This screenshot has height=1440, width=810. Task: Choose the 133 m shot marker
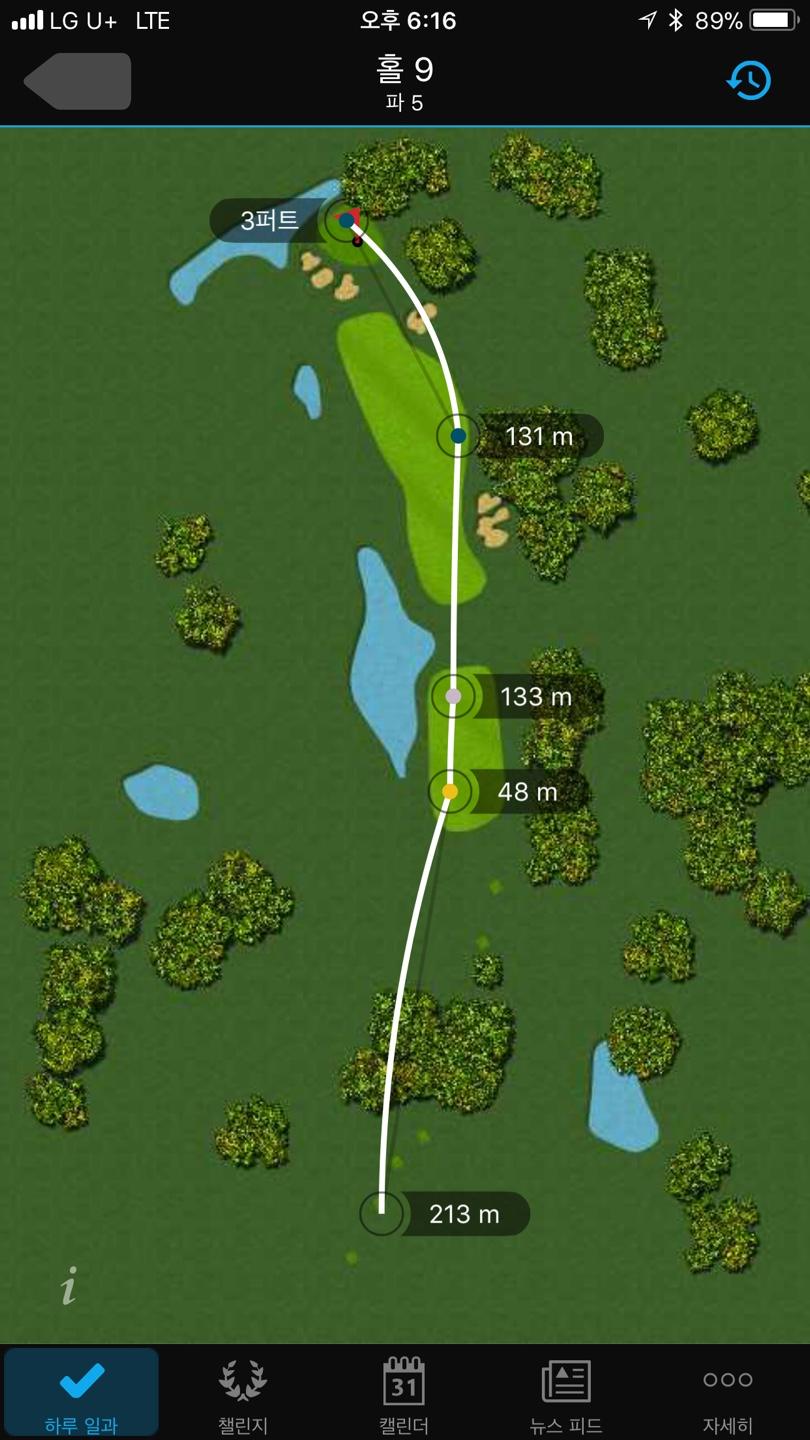click(453, 696)
